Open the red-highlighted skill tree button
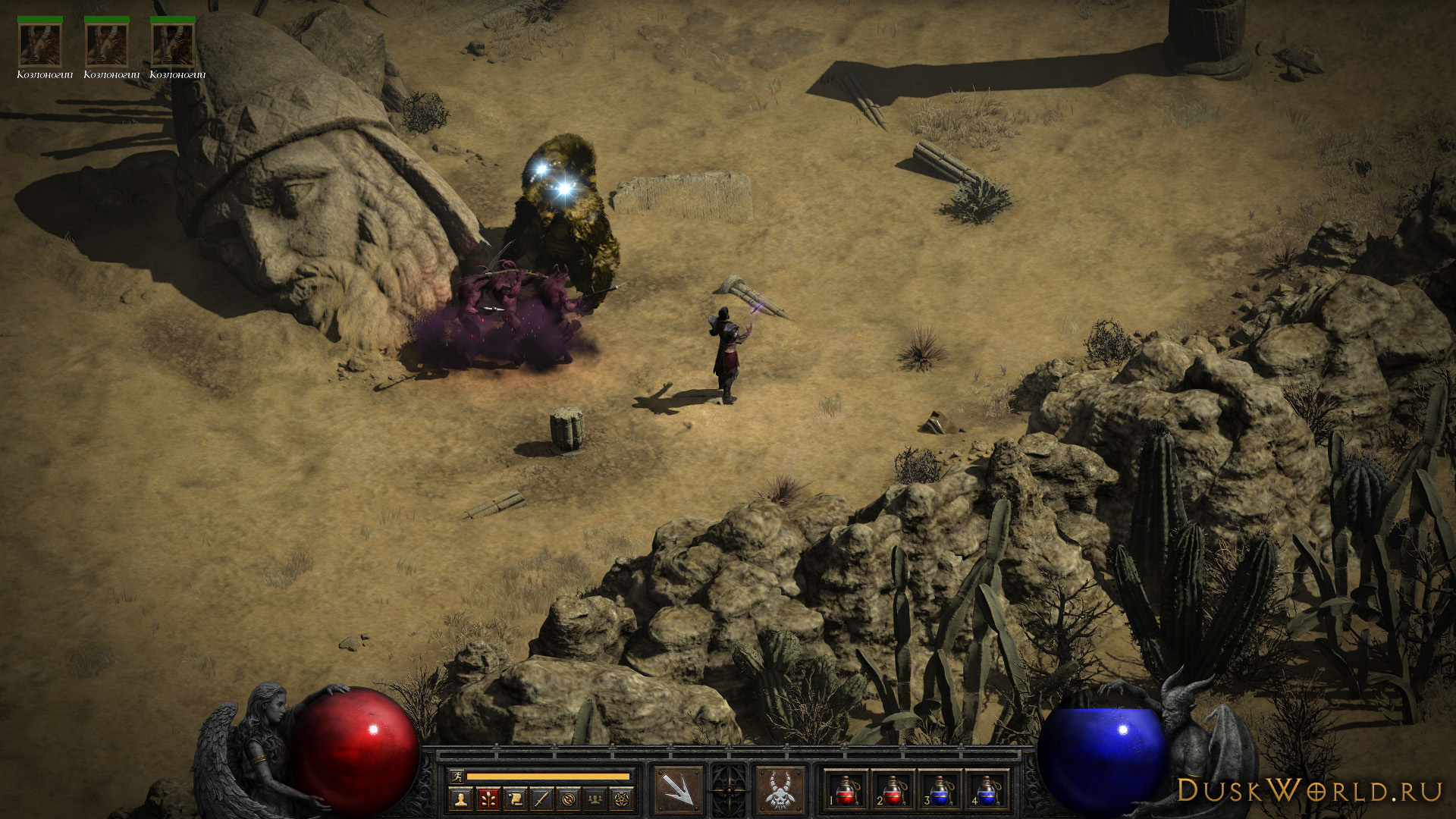The width and height of the screenshot is (1456, 819). pos(487,798)
